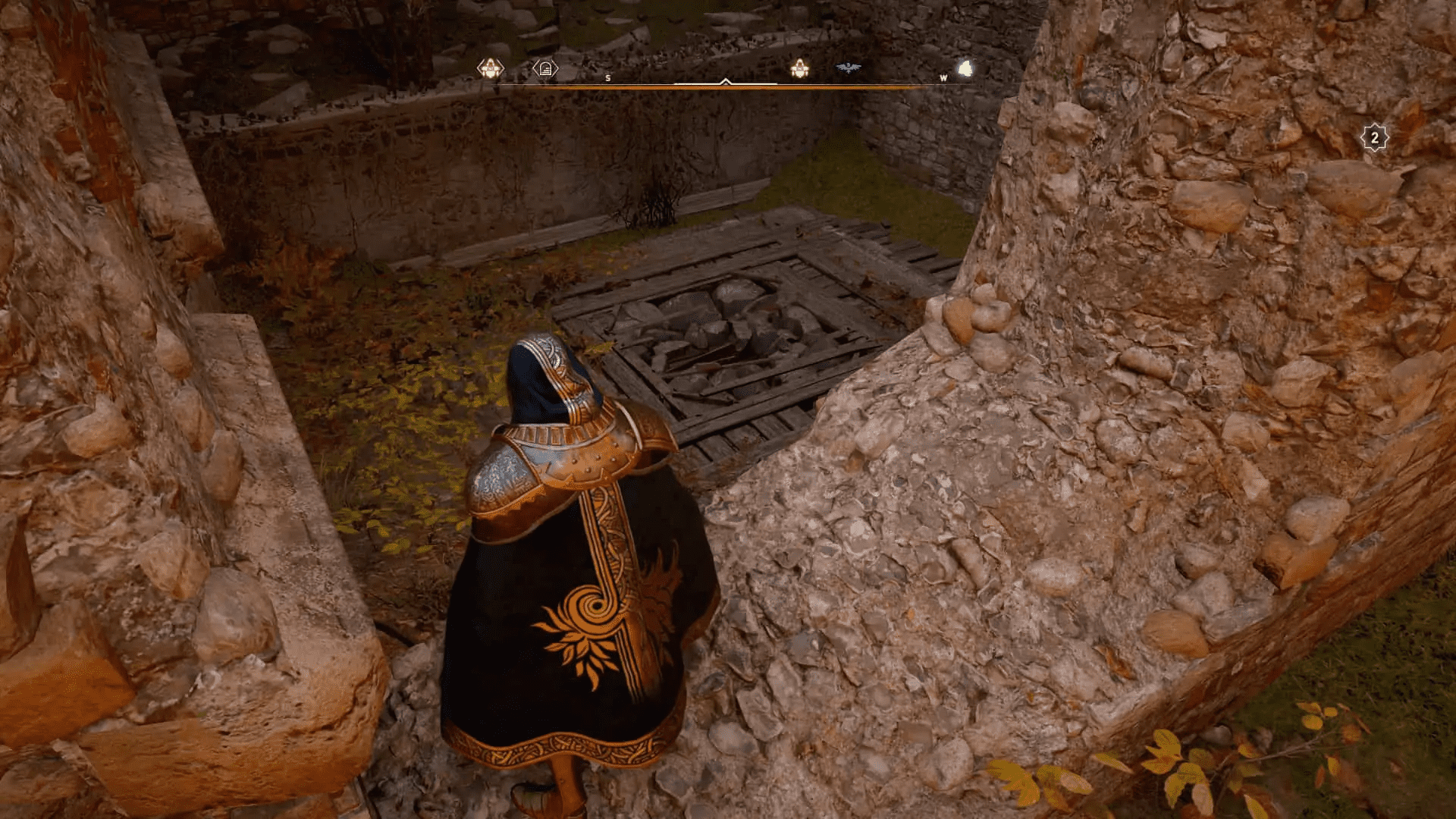This screenshot has height=819, width=1456.
Task: Click the heading chevron under the compass bar
Action: (x=725, y=82)
